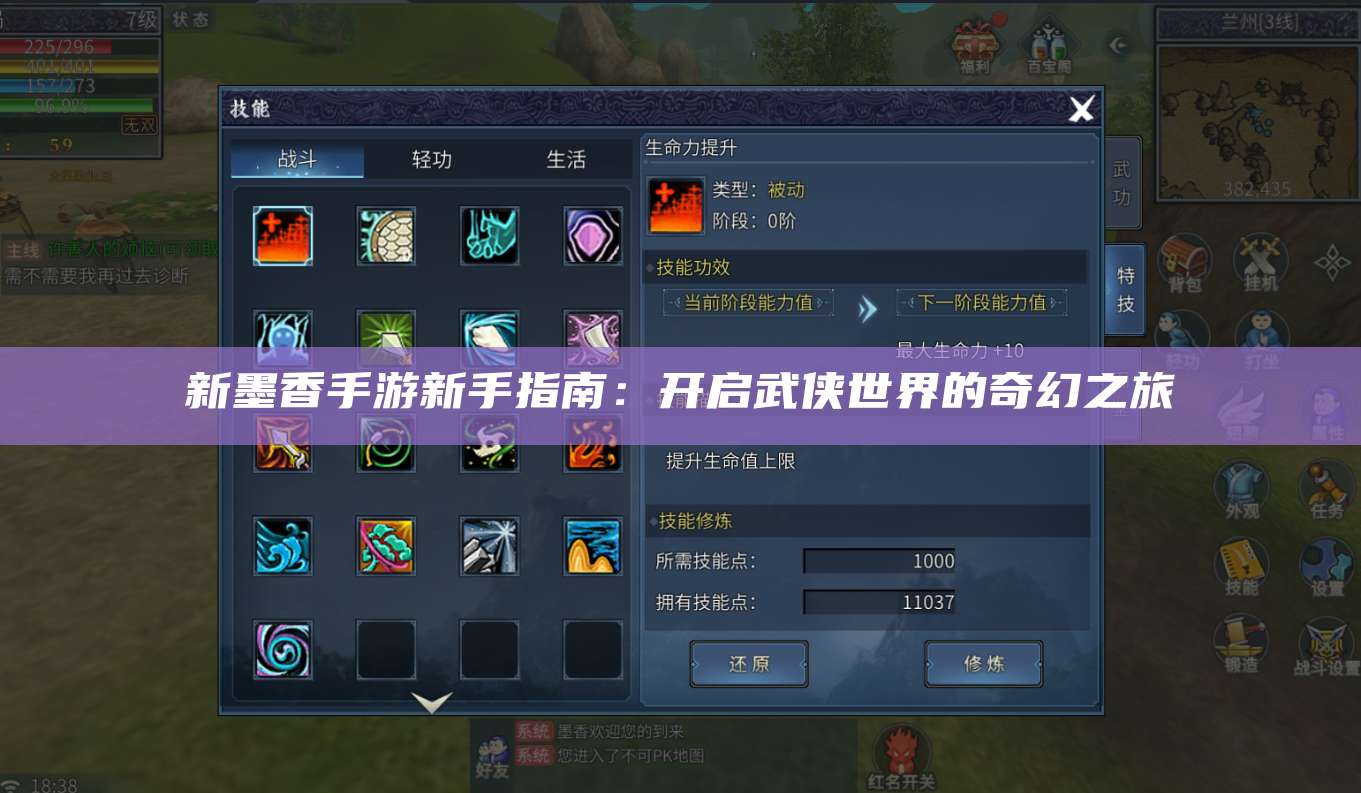Select the turtle shell defense skill icon
1361x793 pixels.
386,236
